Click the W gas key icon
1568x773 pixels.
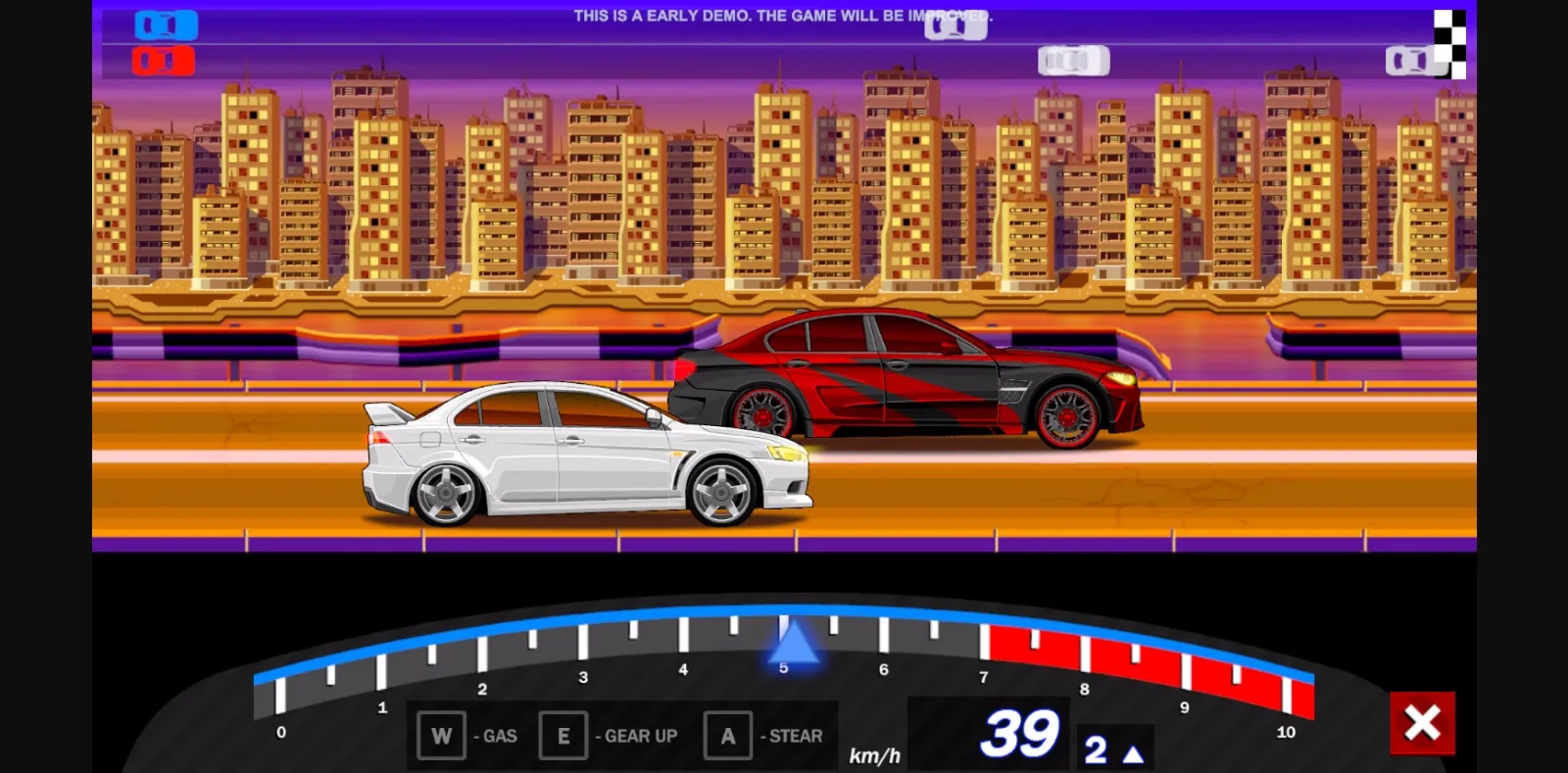pyautogui.click(x=441, y=734)
